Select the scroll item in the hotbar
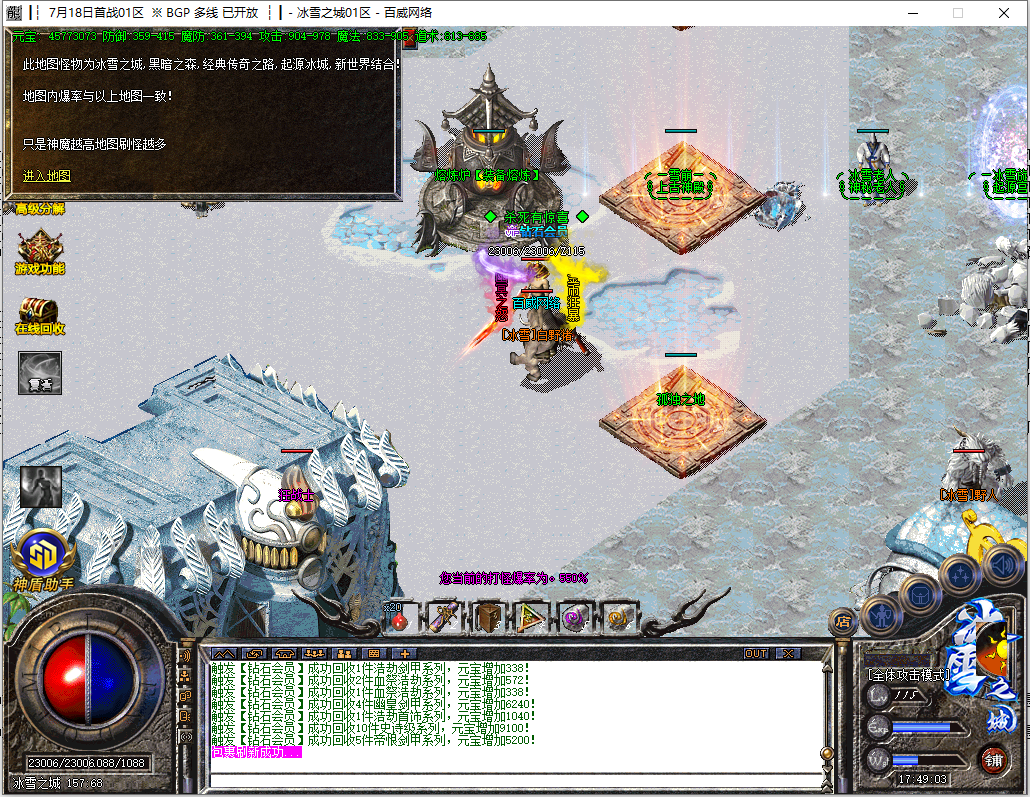1030x797 pixels. click(x=444, y=619)
